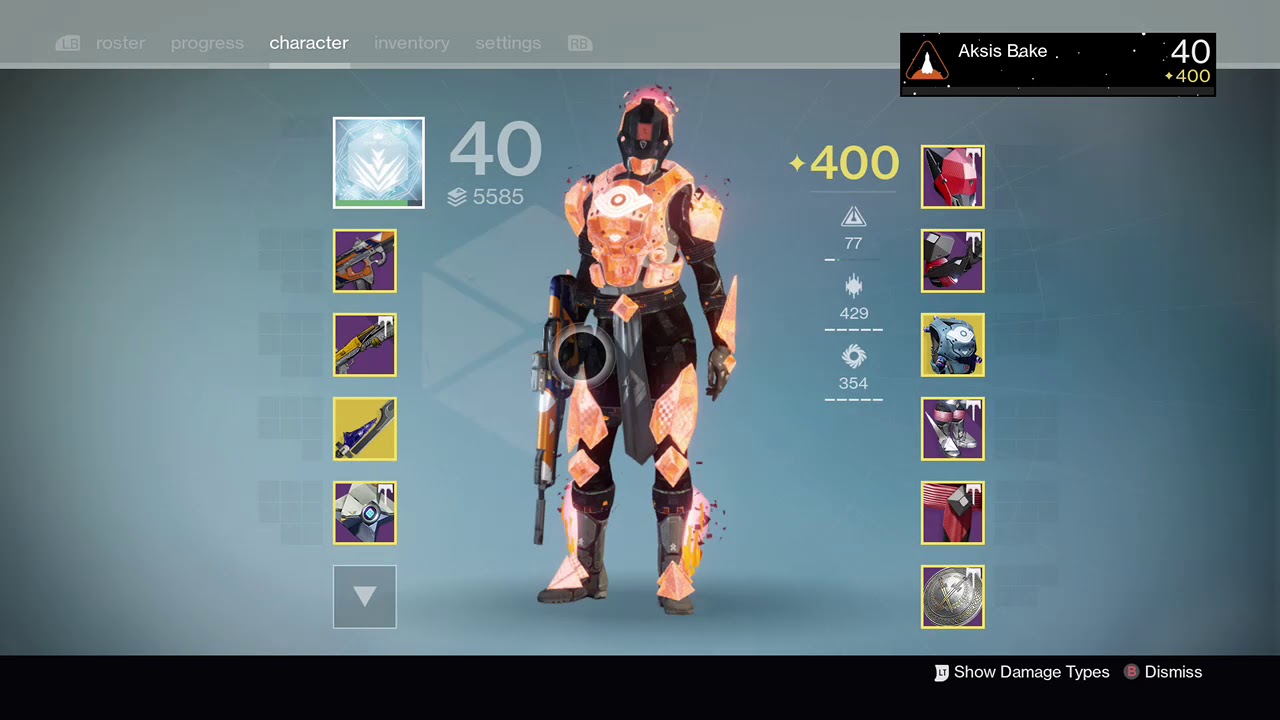1280x720 pixels.
Task: Choose the exotic chest armor slot
Action: click(952, 345)
